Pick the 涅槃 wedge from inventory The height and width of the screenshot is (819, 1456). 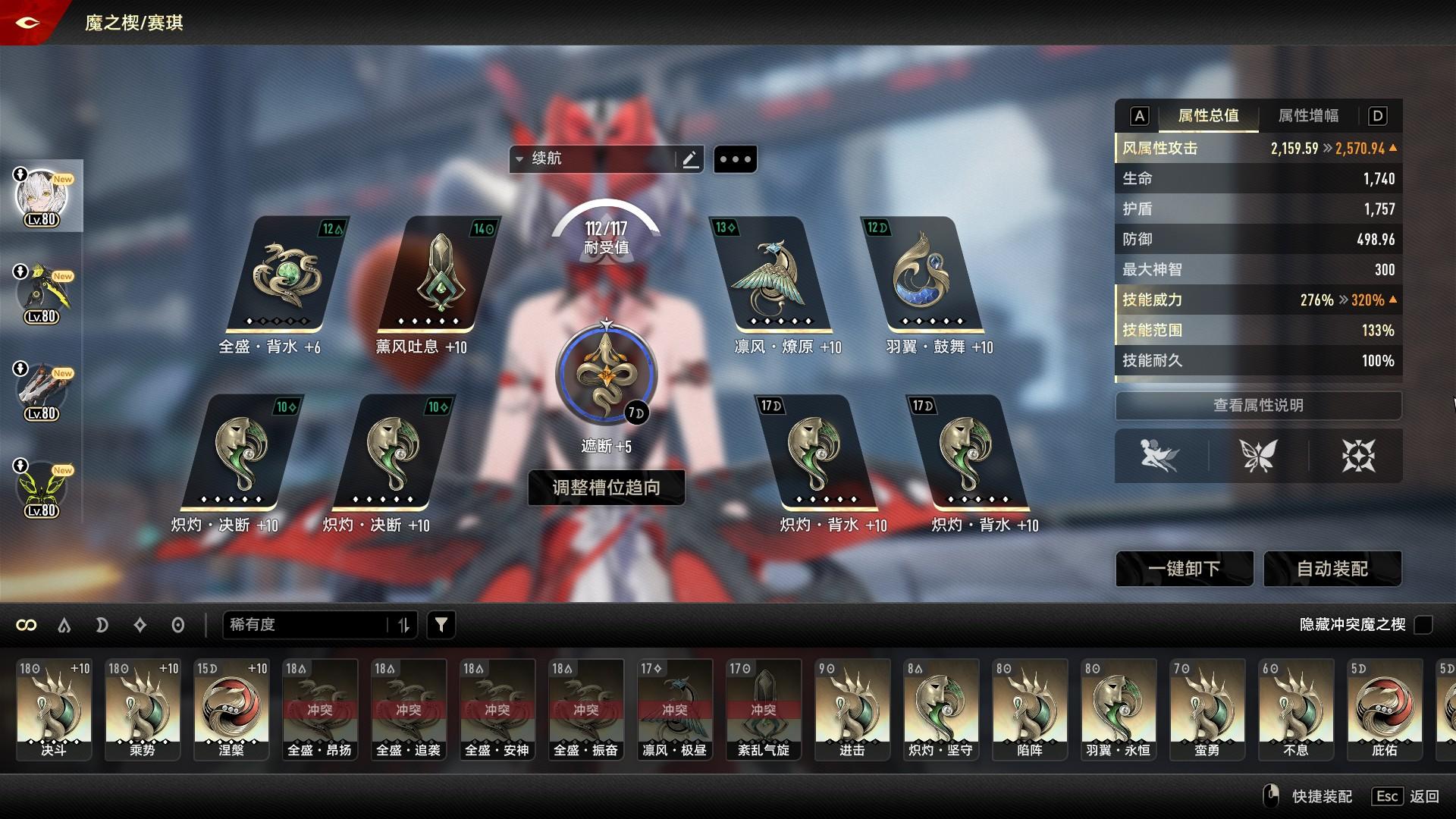231,708
